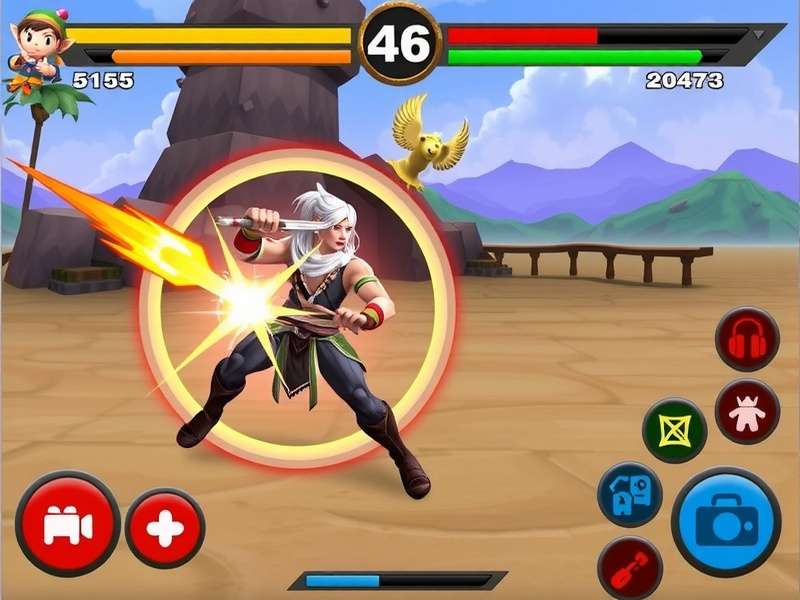800x600 pixels.
Task: Activate the red plus cross button
Action: (165, 528)
